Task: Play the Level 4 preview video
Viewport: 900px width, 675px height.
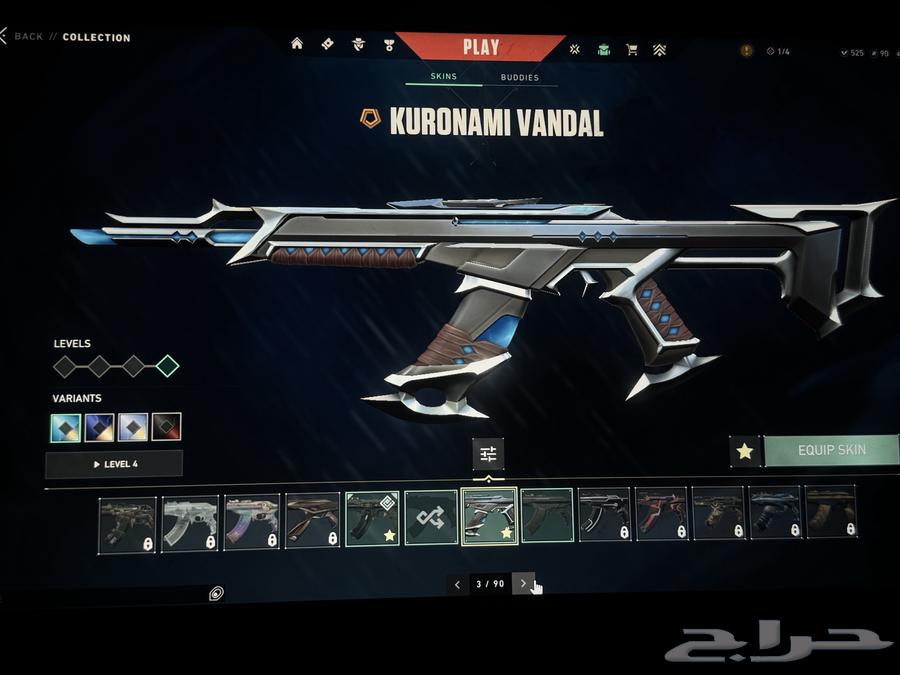Action: point(114,464)
